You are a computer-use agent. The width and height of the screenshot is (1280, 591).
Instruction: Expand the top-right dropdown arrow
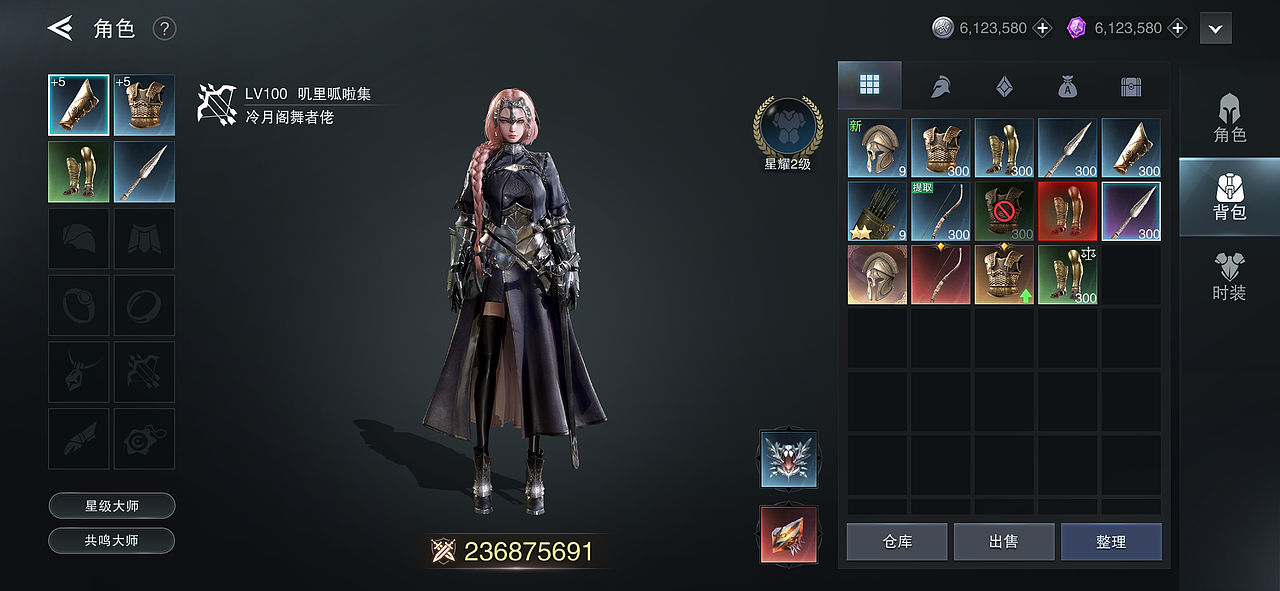pos(1215,29)
